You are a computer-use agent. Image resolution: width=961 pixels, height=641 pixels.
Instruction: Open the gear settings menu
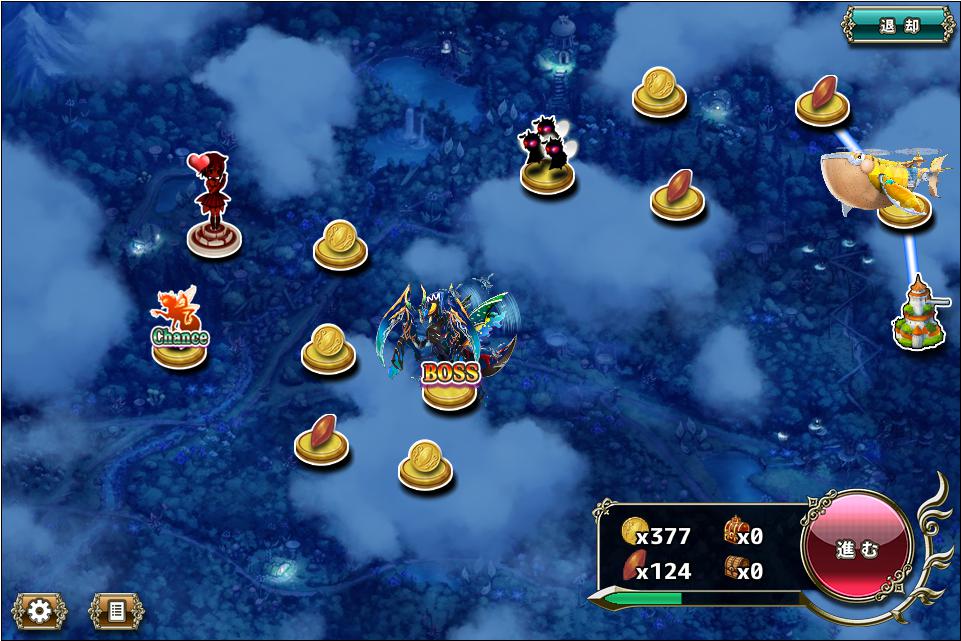[x=39, y=610]
